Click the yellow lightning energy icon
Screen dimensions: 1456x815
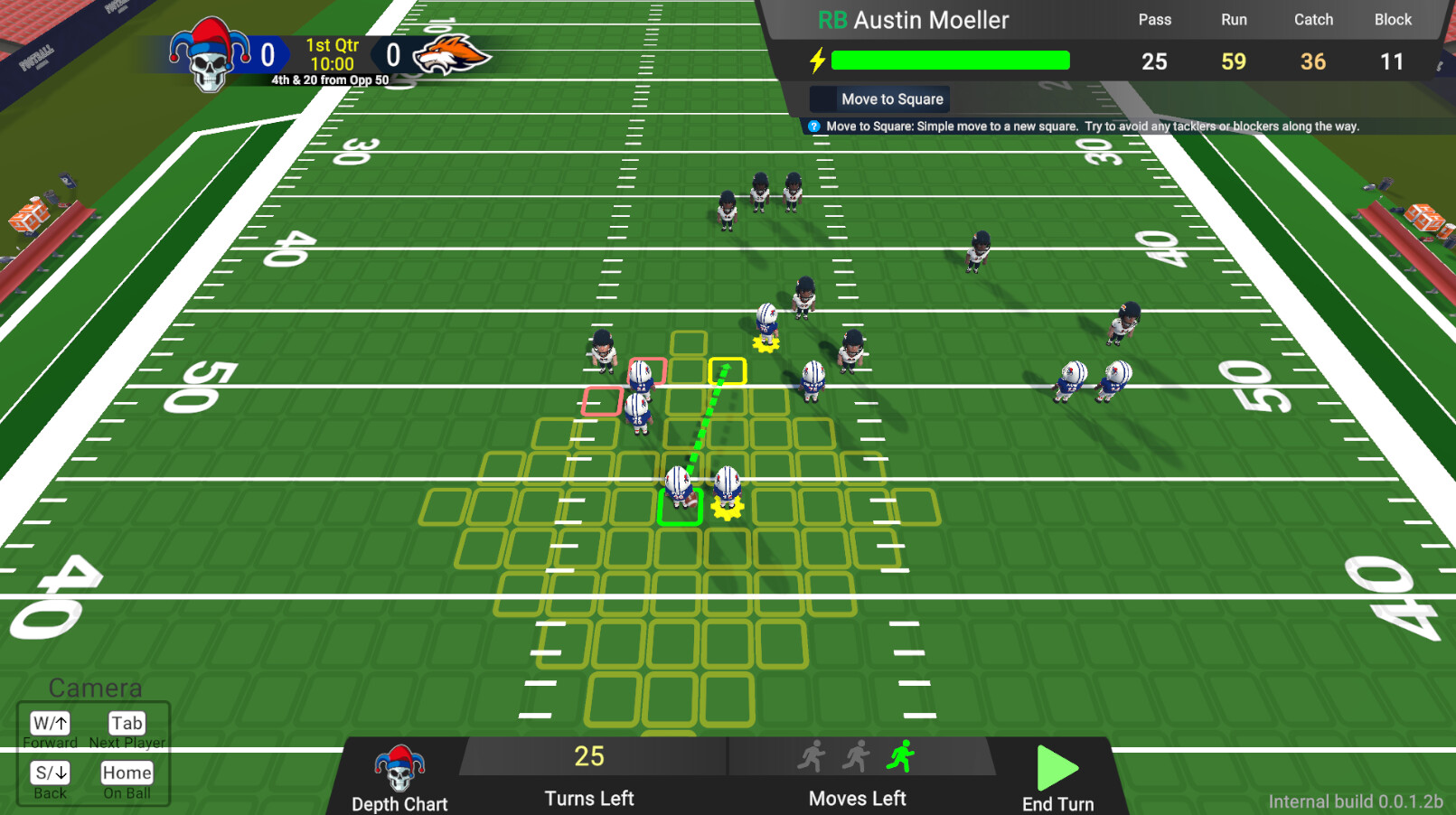816,61
